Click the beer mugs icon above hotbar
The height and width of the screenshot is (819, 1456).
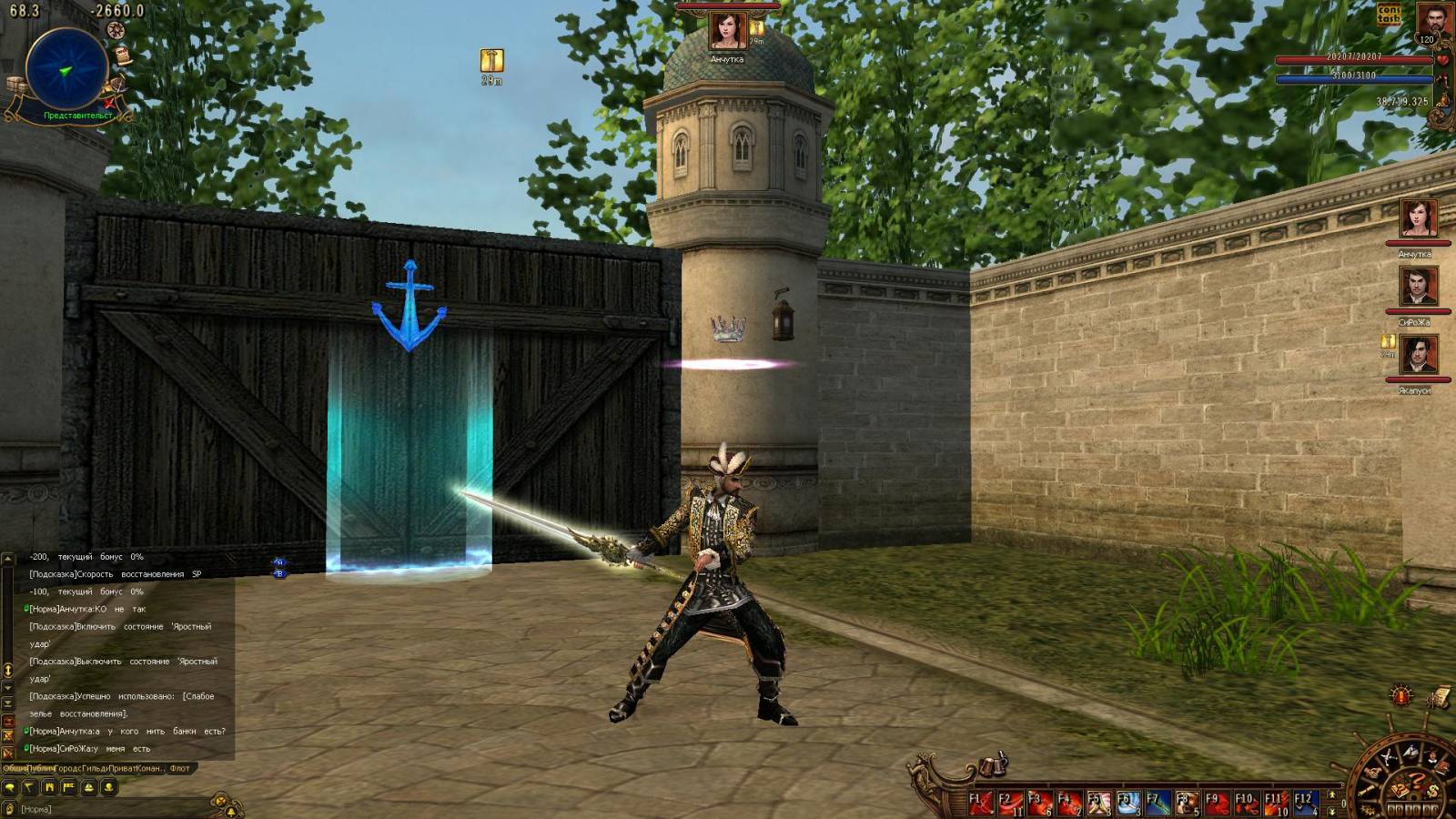(994, 766)
